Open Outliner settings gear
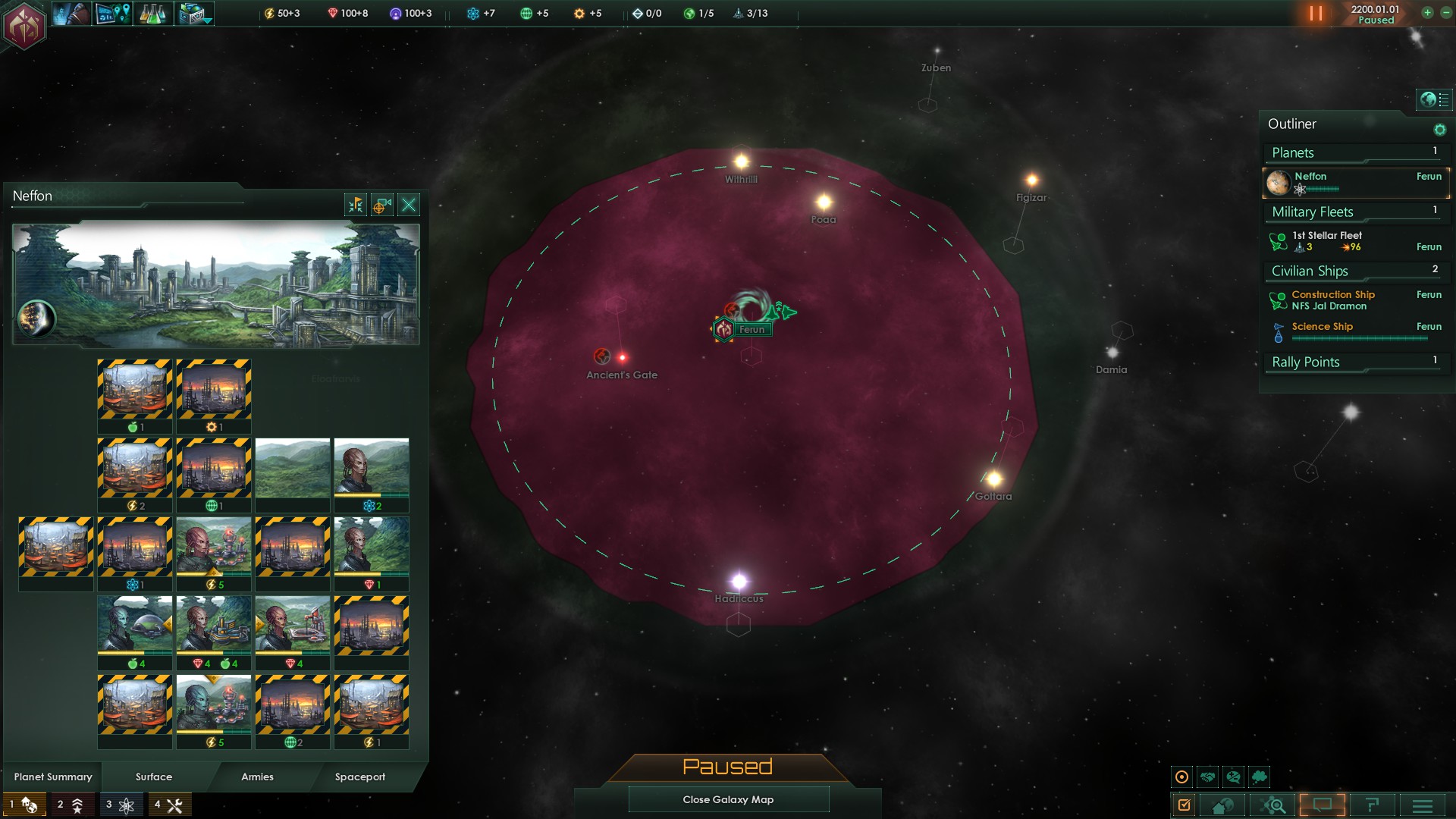Image resolution: width=1456 pixels, height=819 pixels. tap(1439, 130)
